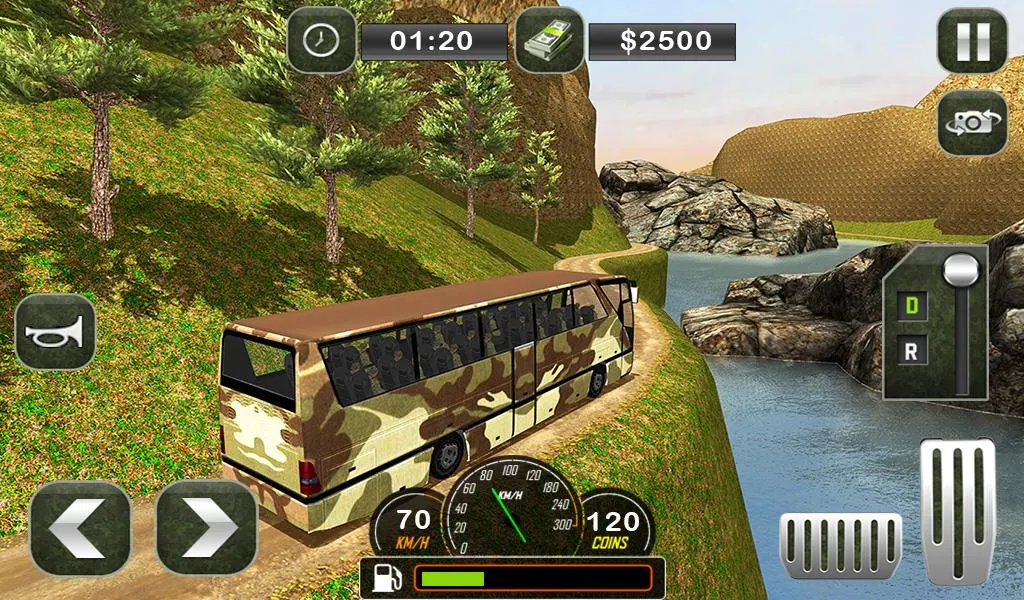The height and width of the screenshot is (600, 1024).
Task: Tap the brake pedal
Action: (840, 546)
